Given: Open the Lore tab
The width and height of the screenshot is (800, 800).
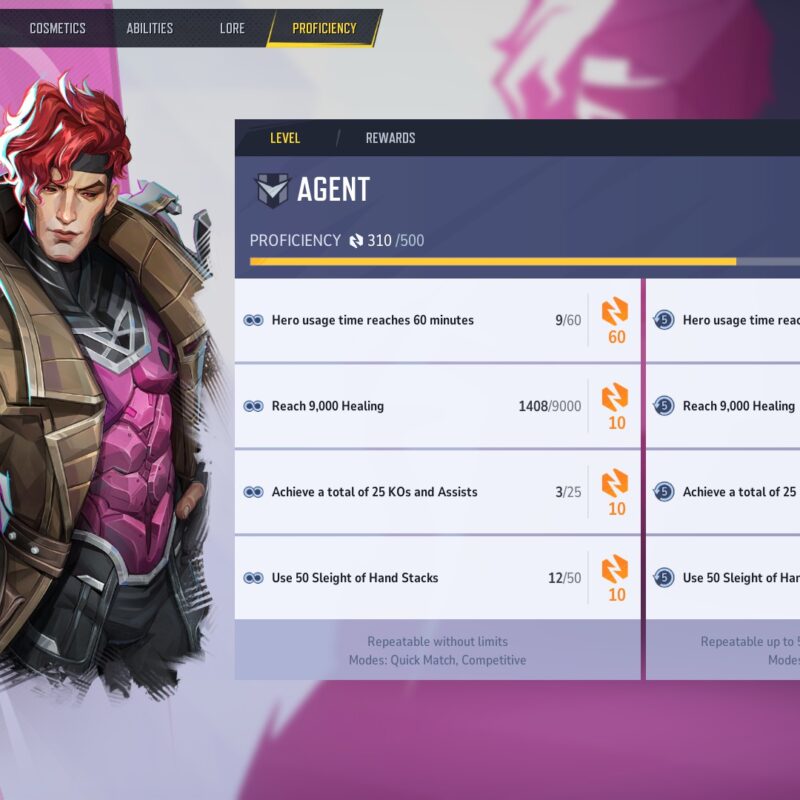Looking at the screenshot, I should pos(232,28).
